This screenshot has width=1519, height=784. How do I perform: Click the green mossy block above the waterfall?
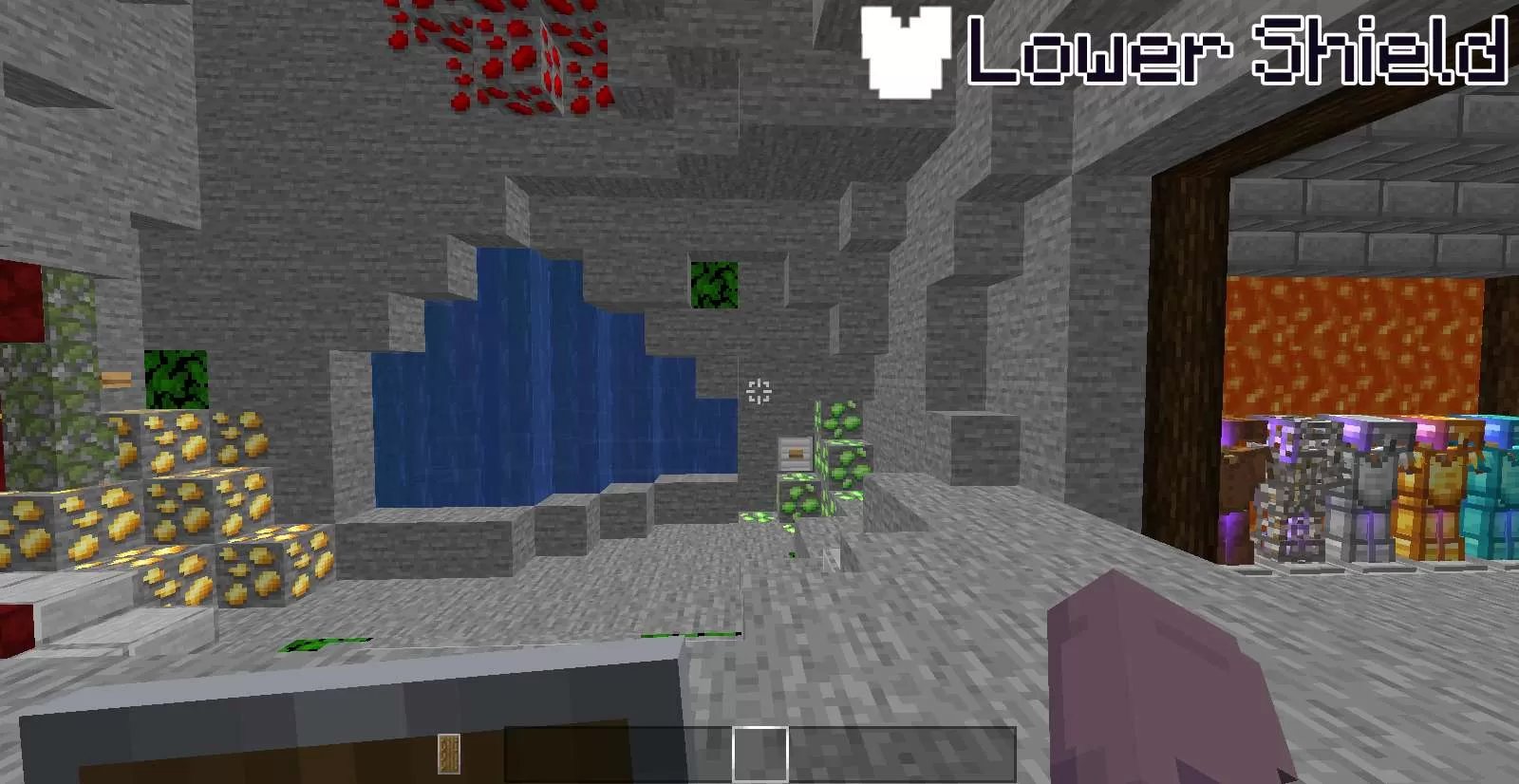click(715, 283)
